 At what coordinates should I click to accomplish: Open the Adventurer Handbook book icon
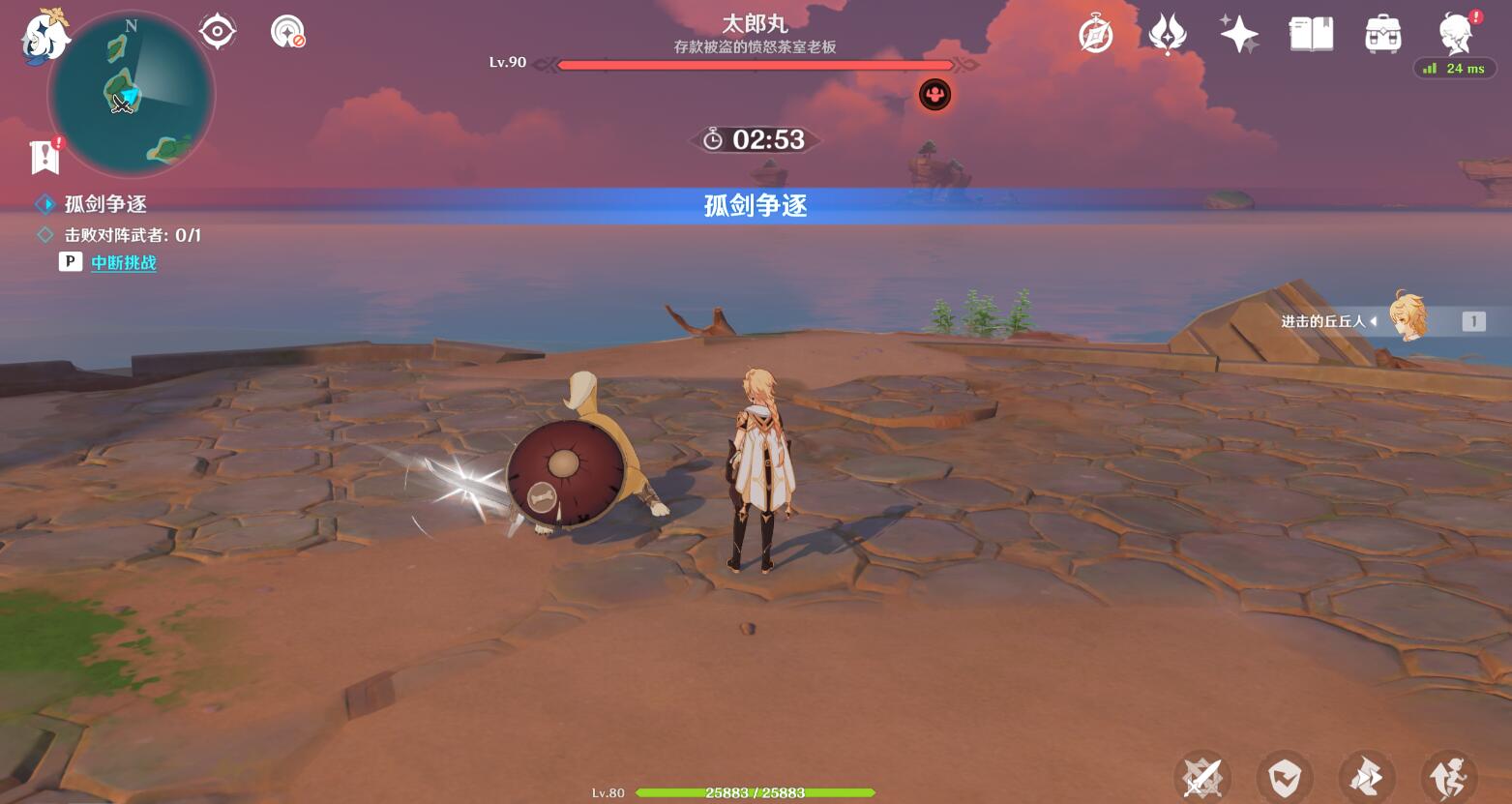point(1311,35)
